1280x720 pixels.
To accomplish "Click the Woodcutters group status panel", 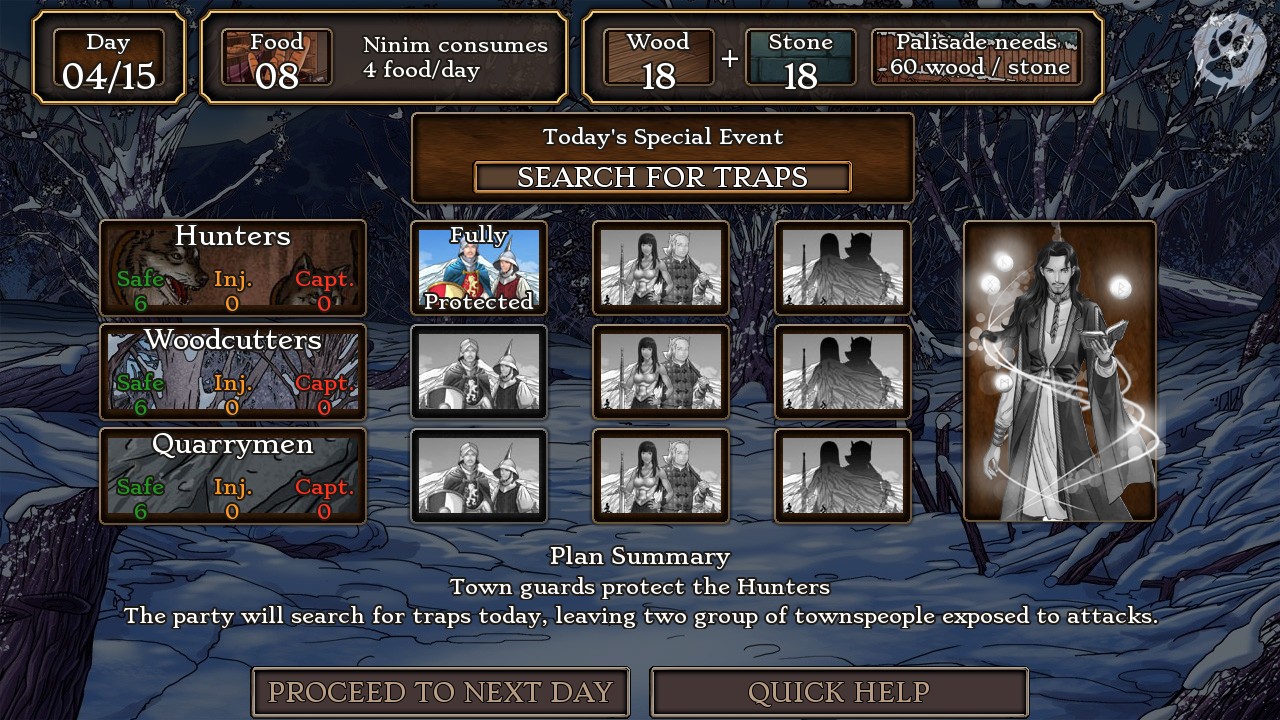I will tap(232, 371).
